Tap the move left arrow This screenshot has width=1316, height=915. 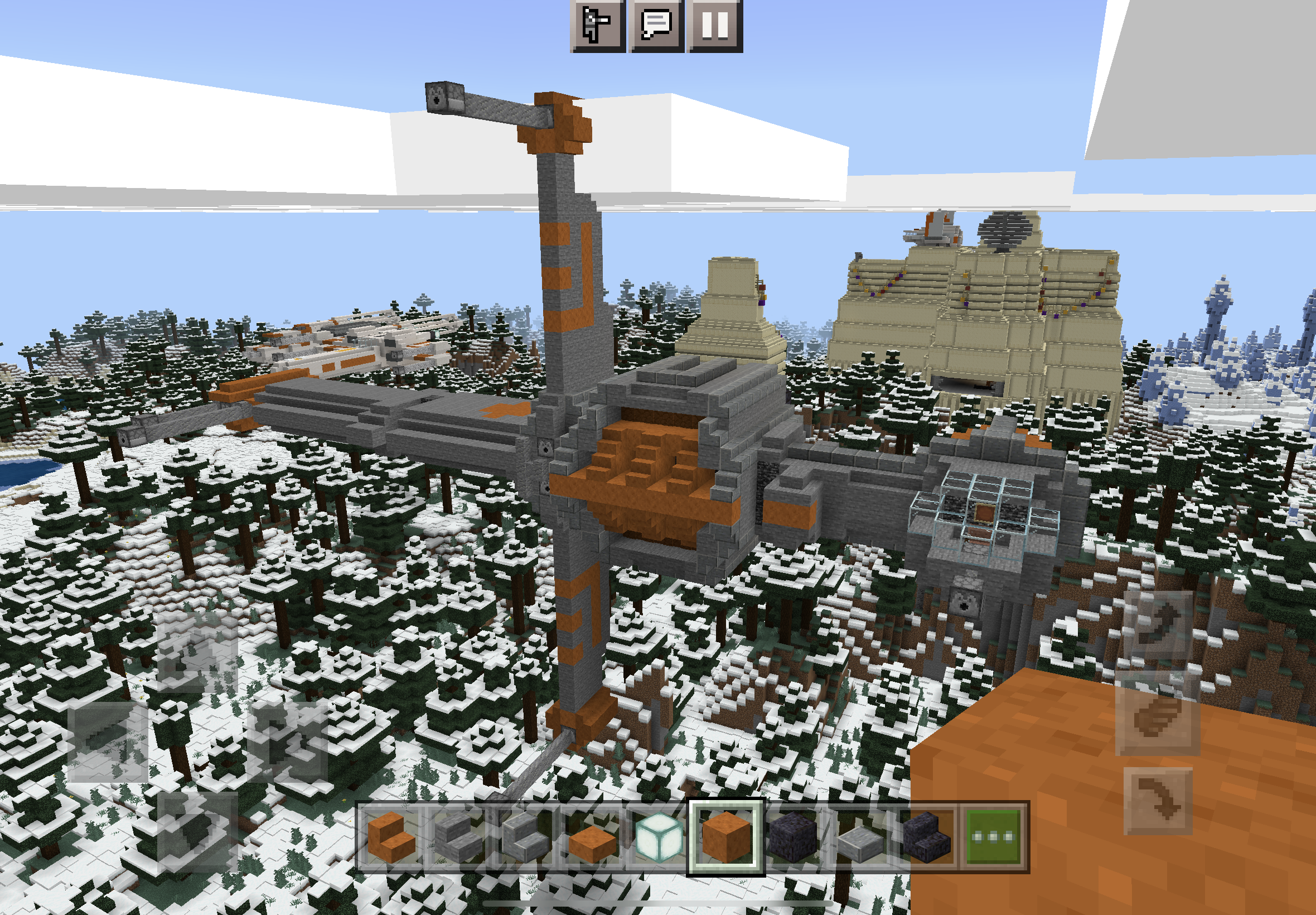point(109,741)
